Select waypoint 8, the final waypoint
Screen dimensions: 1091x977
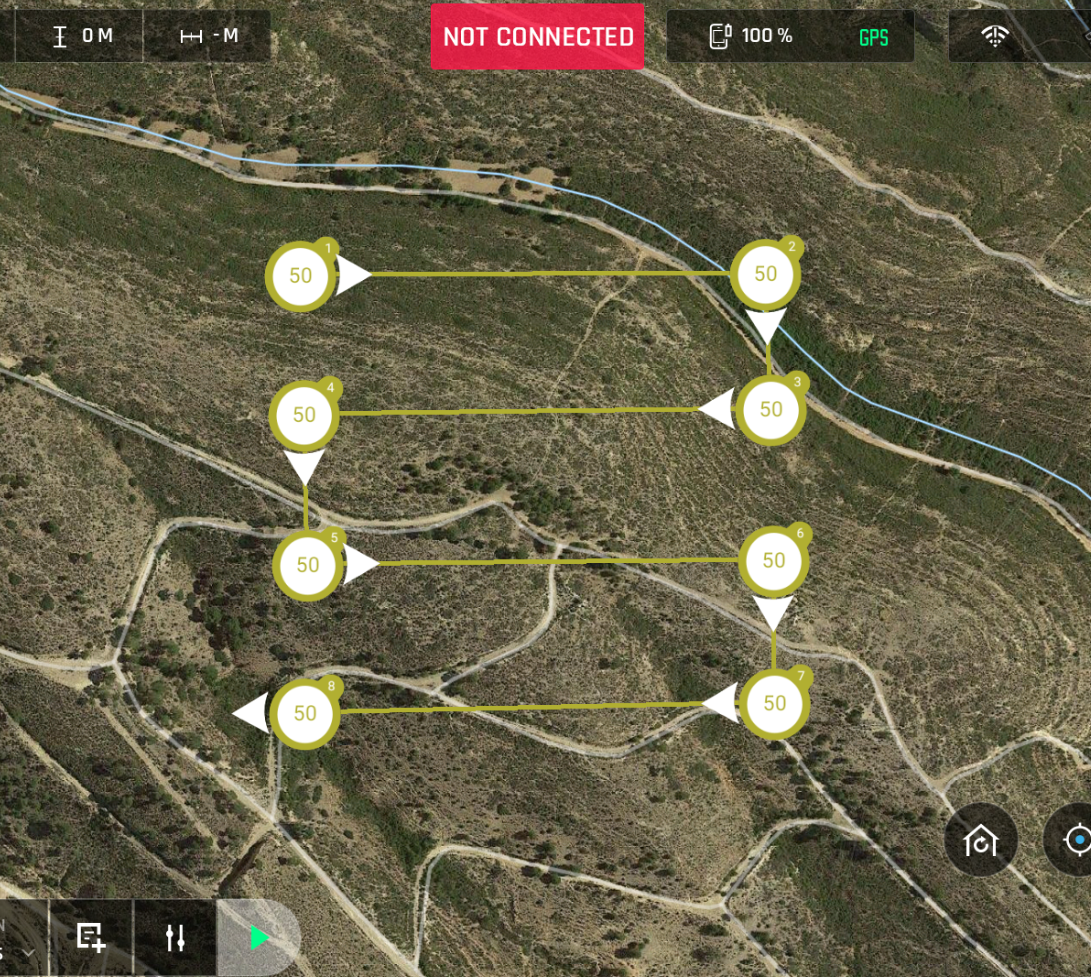[304, 713]
